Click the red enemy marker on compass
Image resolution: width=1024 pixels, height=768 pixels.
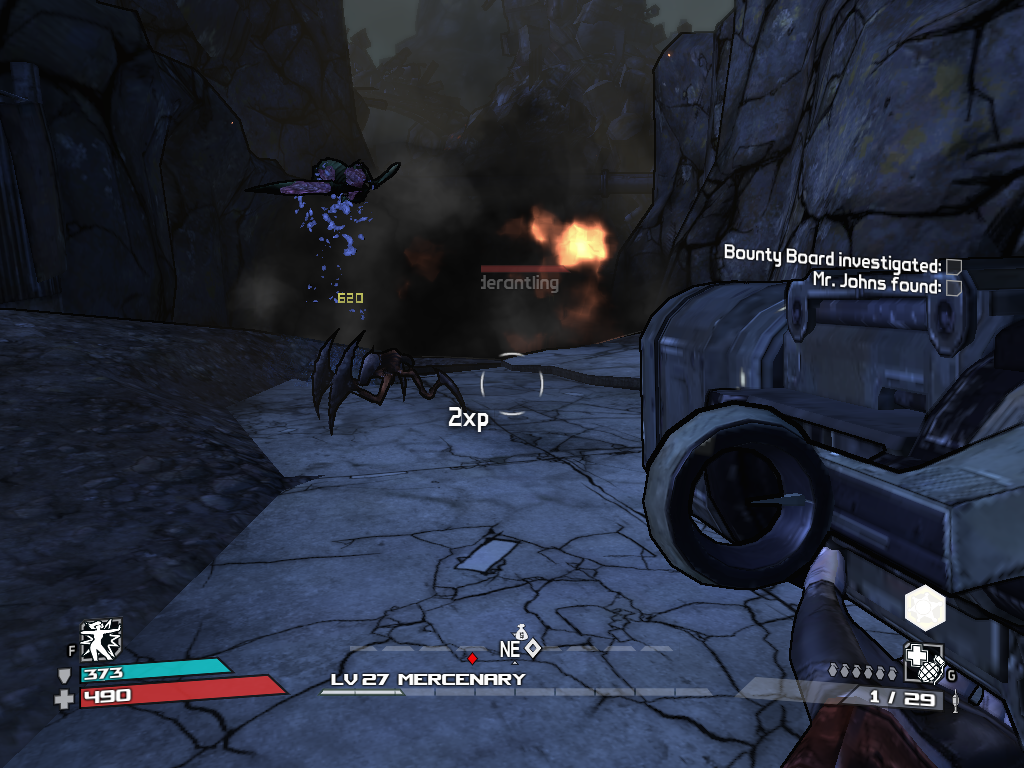coord(472,658)
